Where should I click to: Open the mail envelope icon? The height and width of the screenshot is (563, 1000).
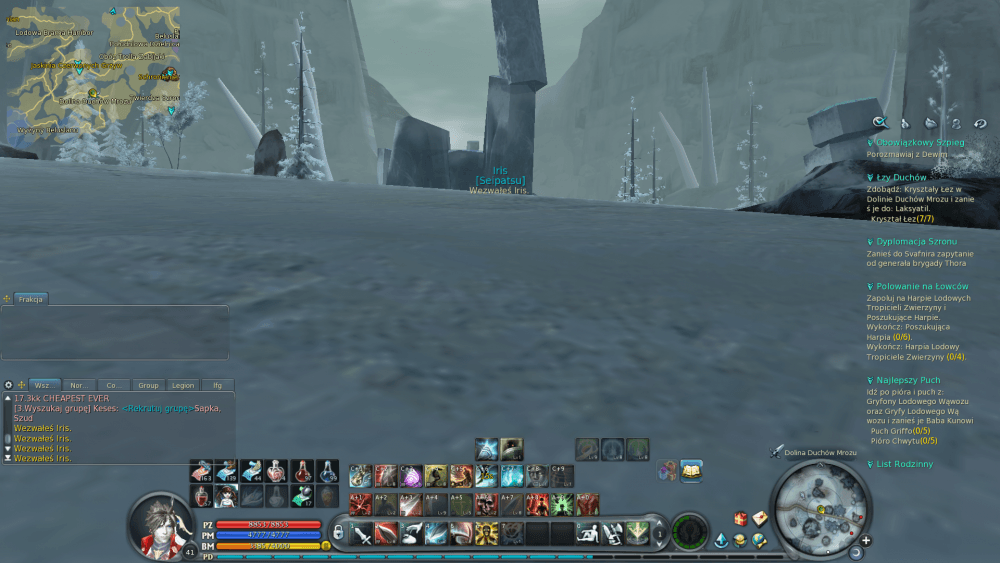760,518
